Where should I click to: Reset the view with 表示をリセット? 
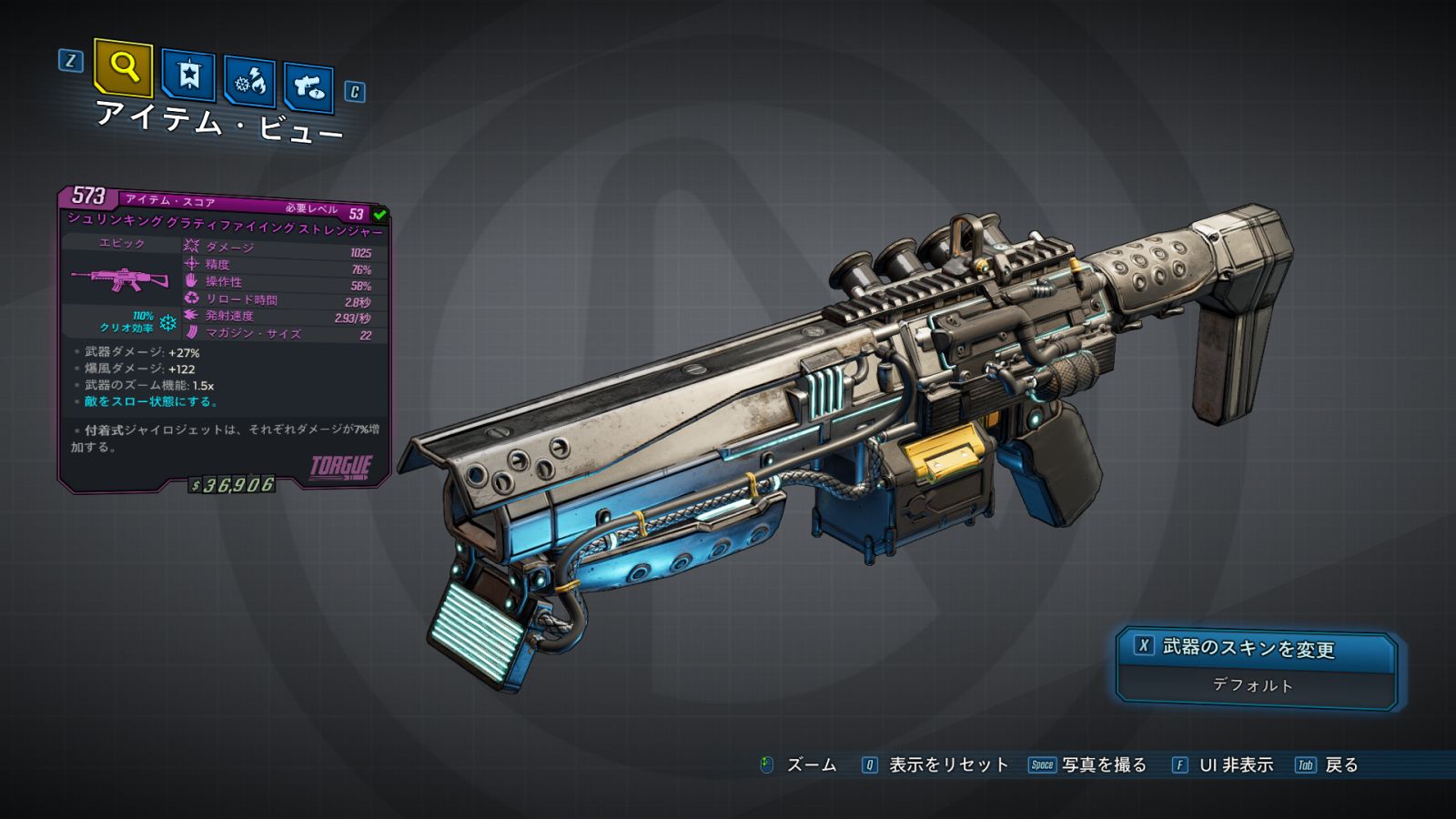pos(936,765)
